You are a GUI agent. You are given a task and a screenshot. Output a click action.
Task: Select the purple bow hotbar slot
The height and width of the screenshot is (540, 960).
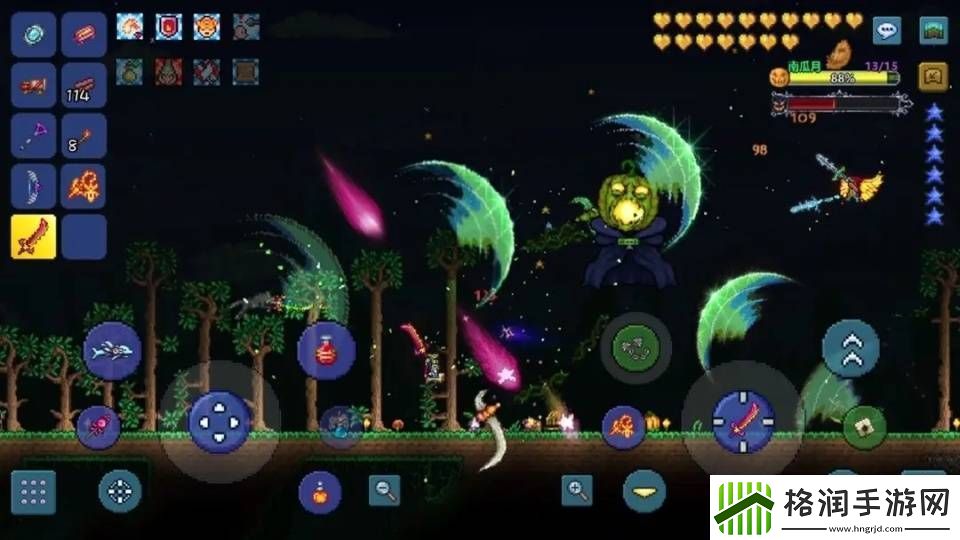tap(33, 186)
